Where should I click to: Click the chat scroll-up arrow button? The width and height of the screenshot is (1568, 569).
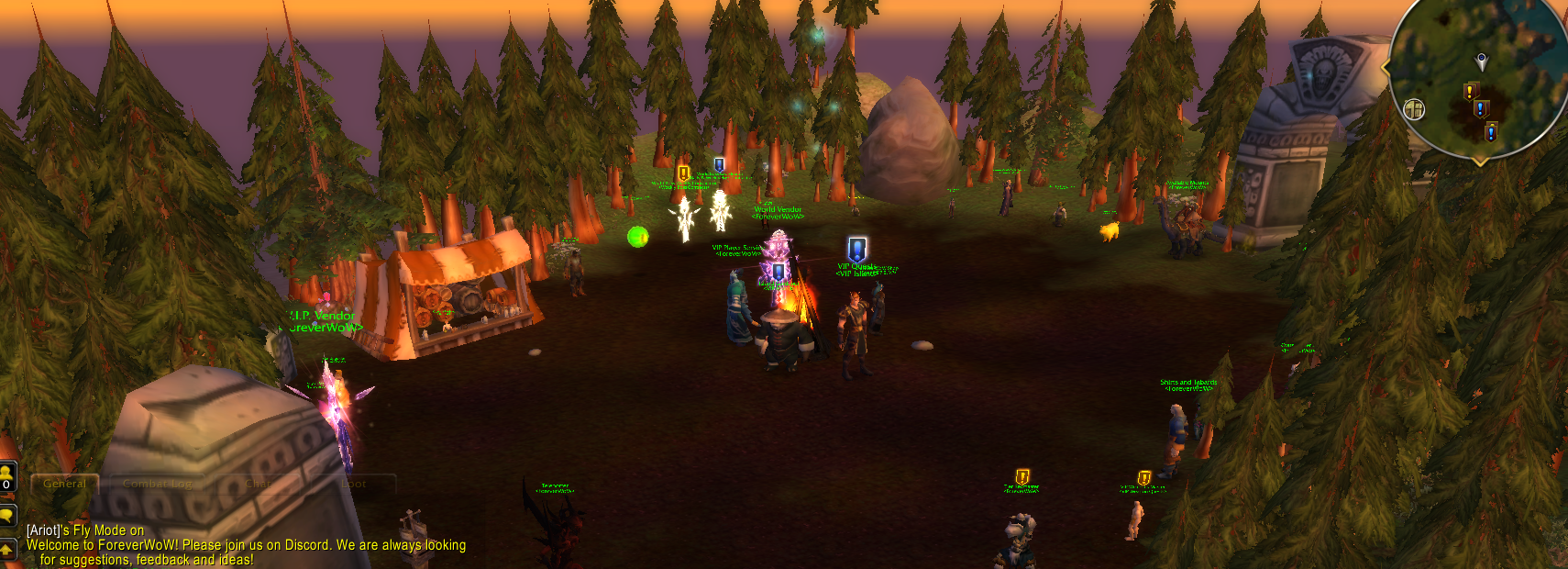(x=6, y=550)
